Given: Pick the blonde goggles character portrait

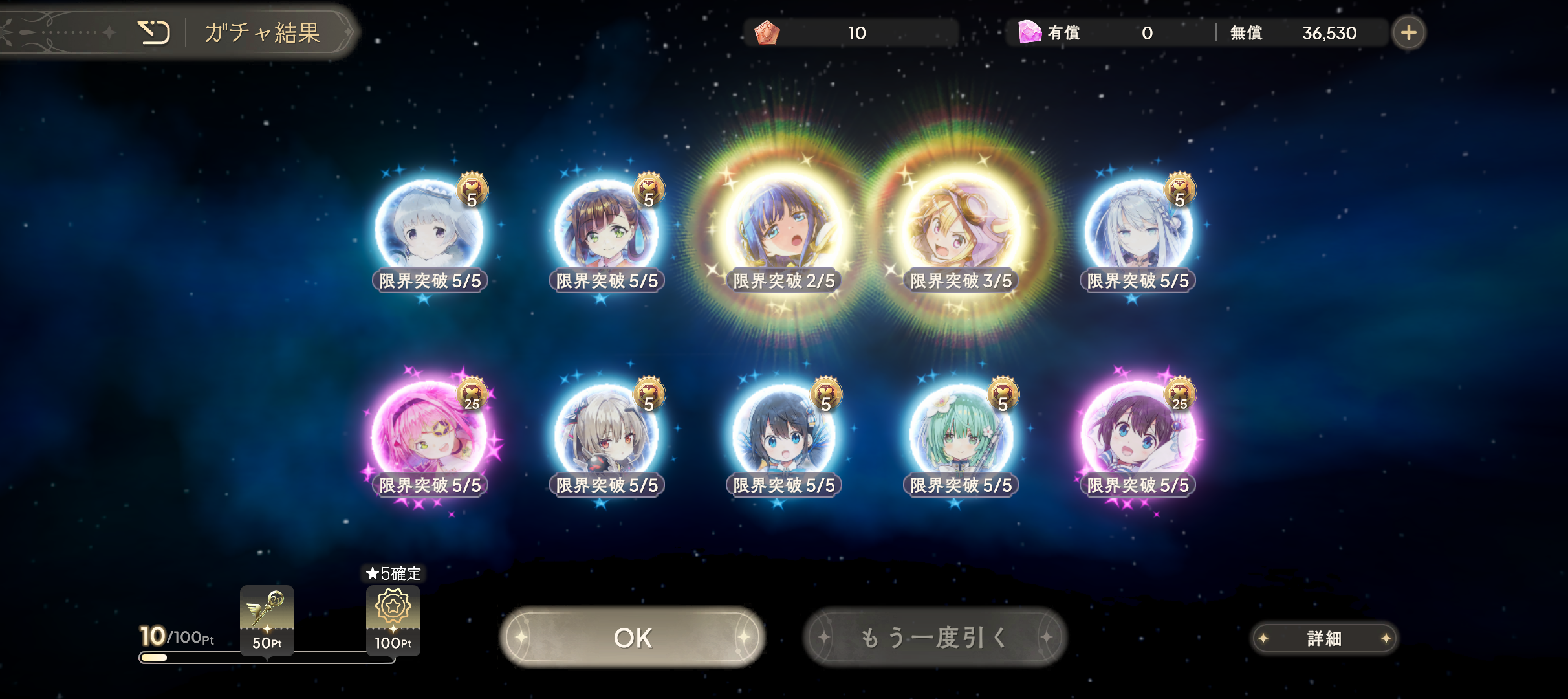Looking at the screenshot, I should 961,230.
